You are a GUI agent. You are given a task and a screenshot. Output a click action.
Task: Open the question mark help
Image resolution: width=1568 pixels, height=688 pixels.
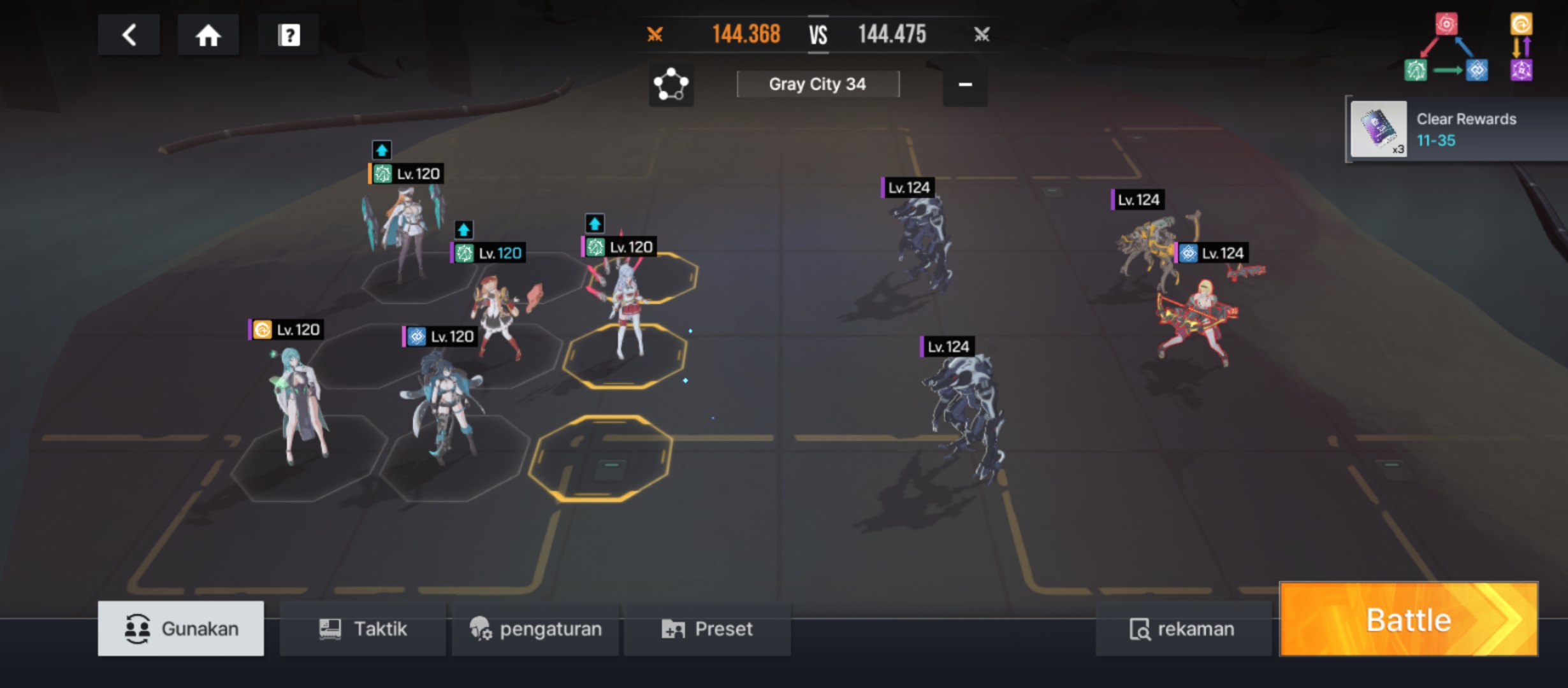(289, 35)
